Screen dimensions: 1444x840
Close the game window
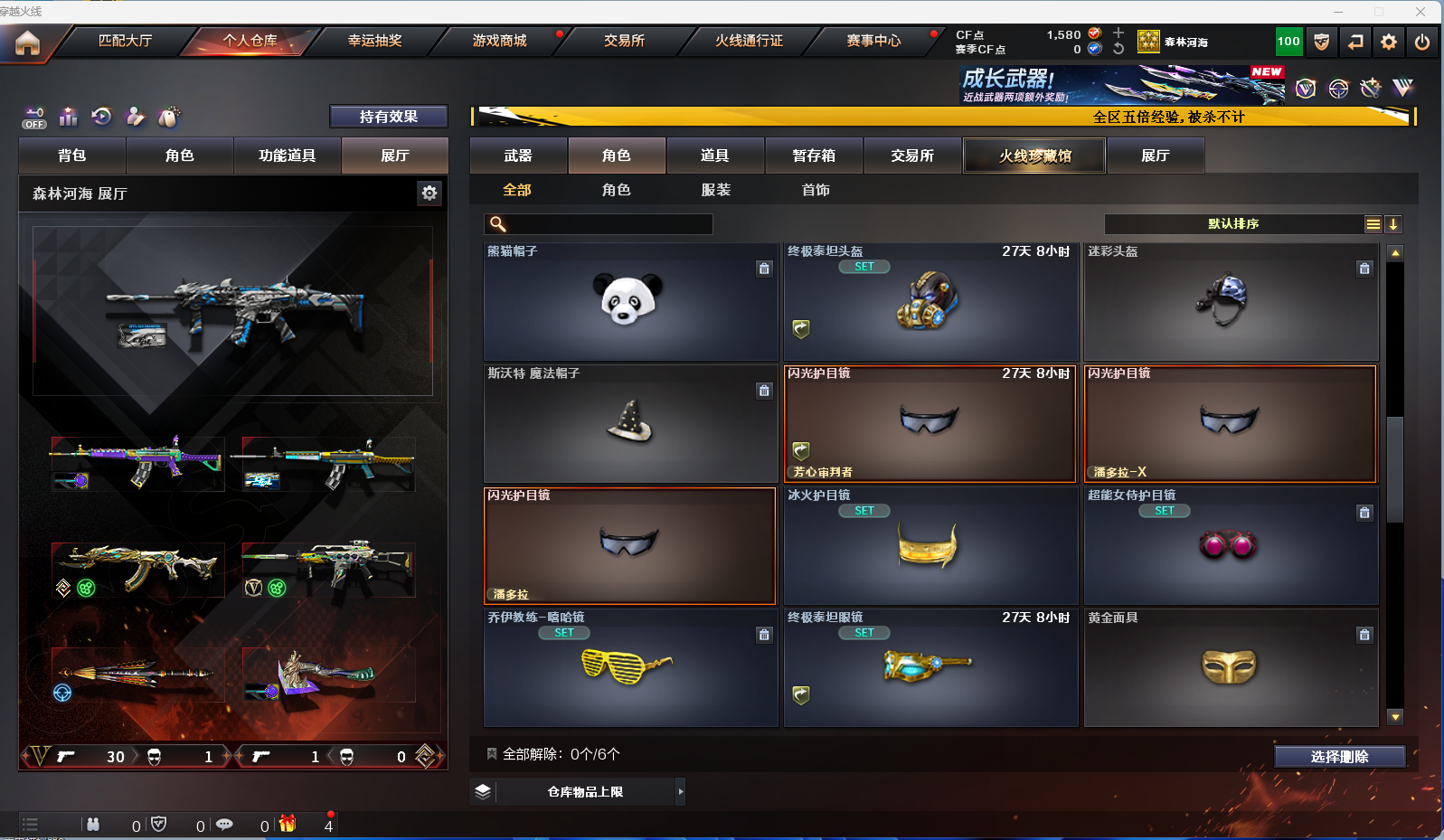tap(1420, 12)
